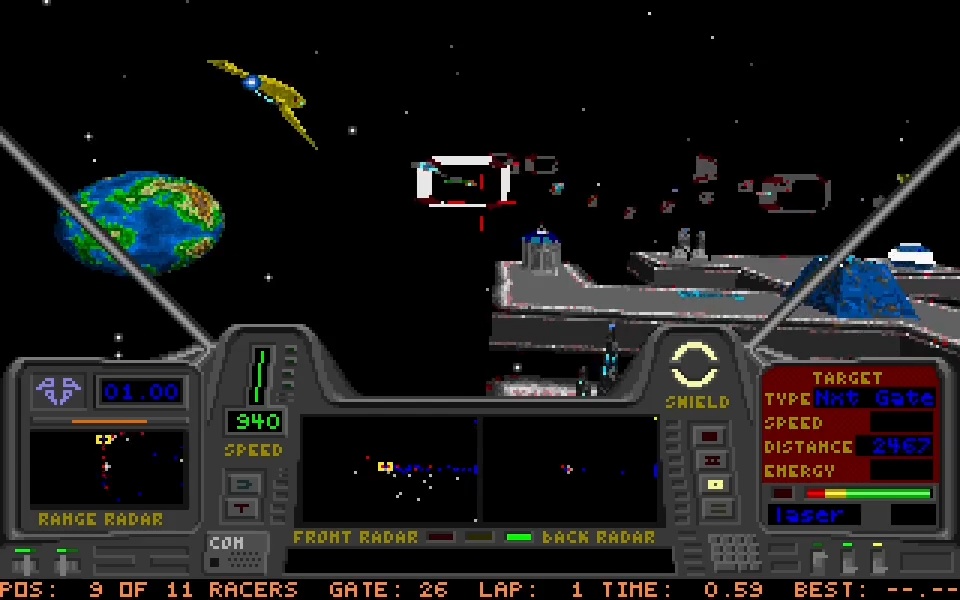Toggle the lit yellow console button

(x=713, y=485)
